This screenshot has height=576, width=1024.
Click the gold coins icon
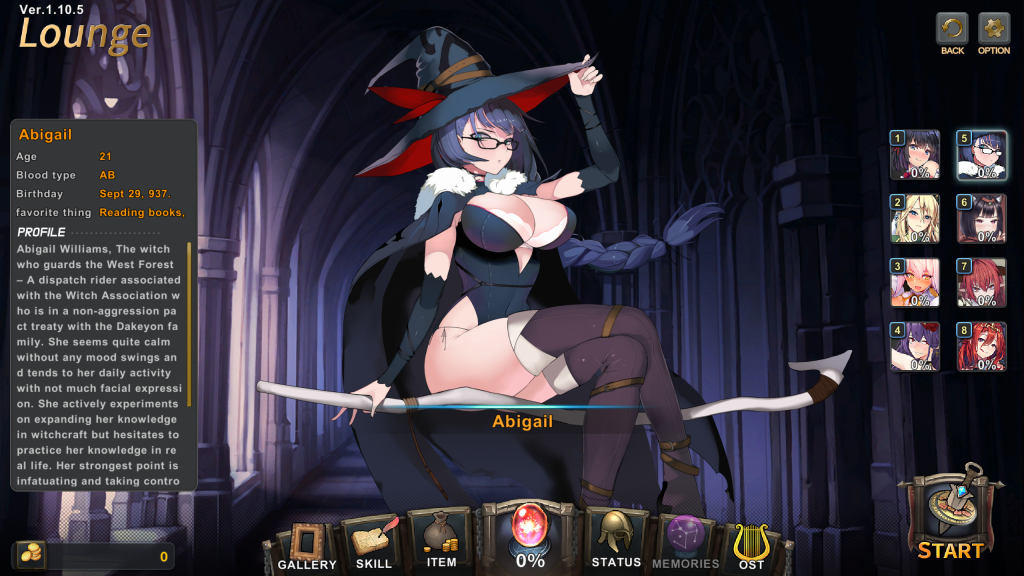click(29, 556)
